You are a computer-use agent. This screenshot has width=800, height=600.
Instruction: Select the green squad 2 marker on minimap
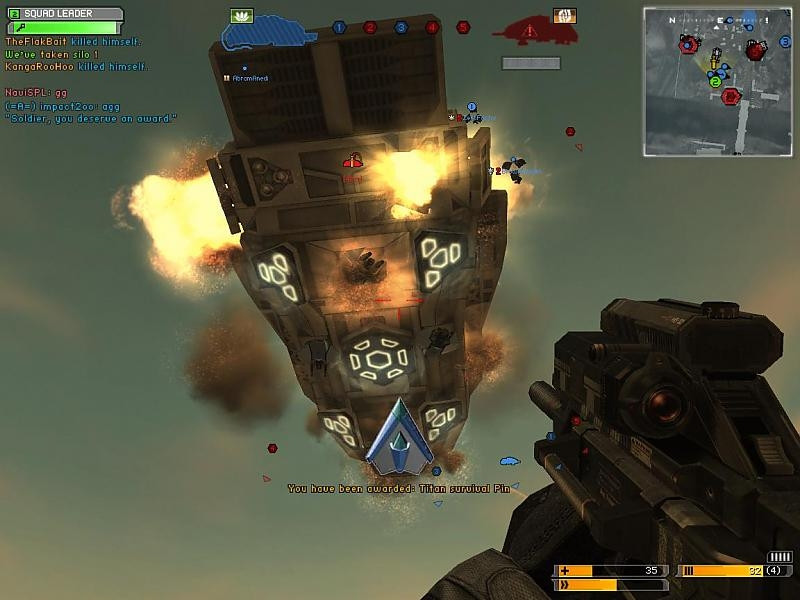coord(715,82)
